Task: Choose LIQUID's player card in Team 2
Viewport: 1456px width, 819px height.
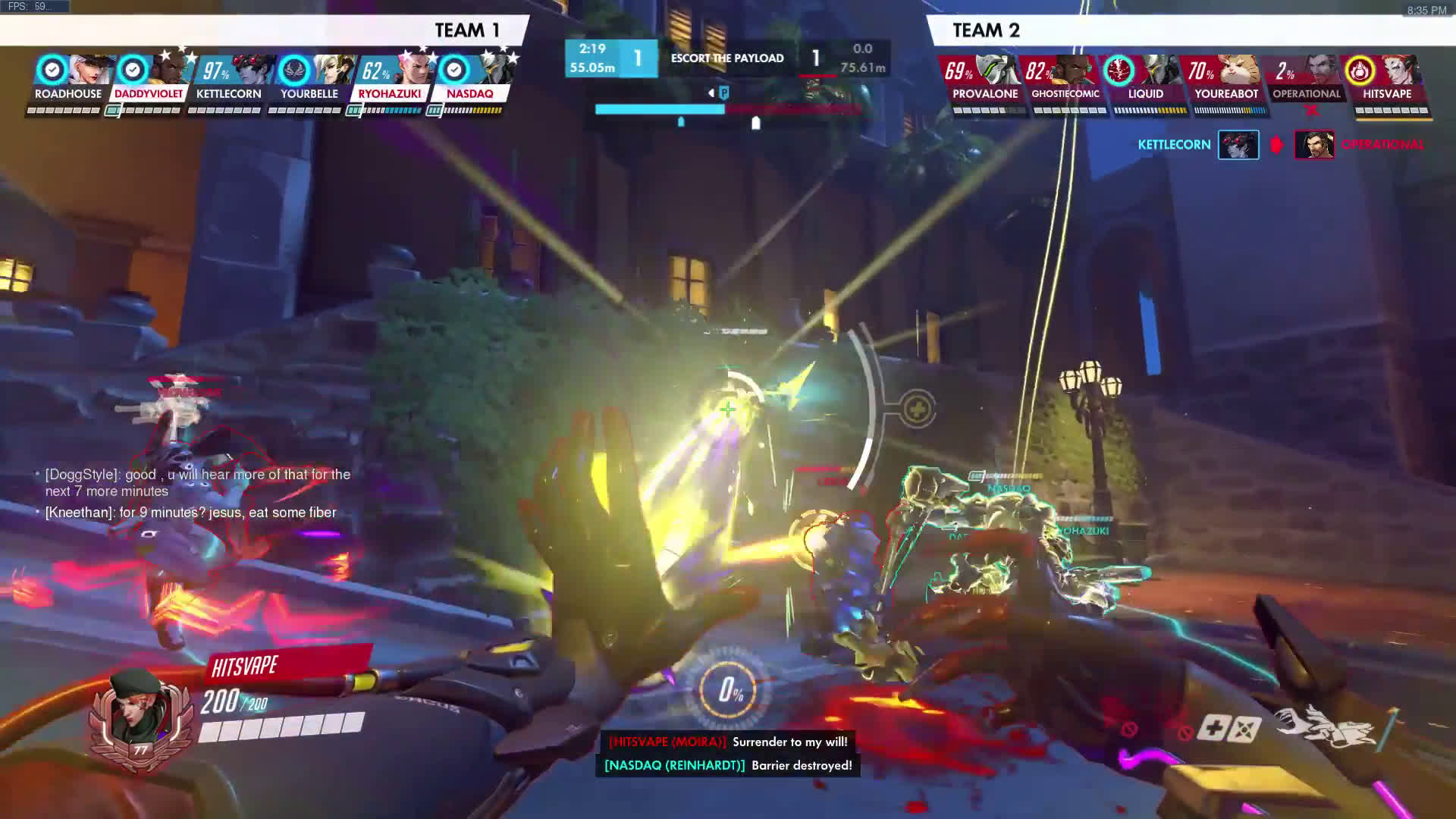Action: coord(1146,80)
